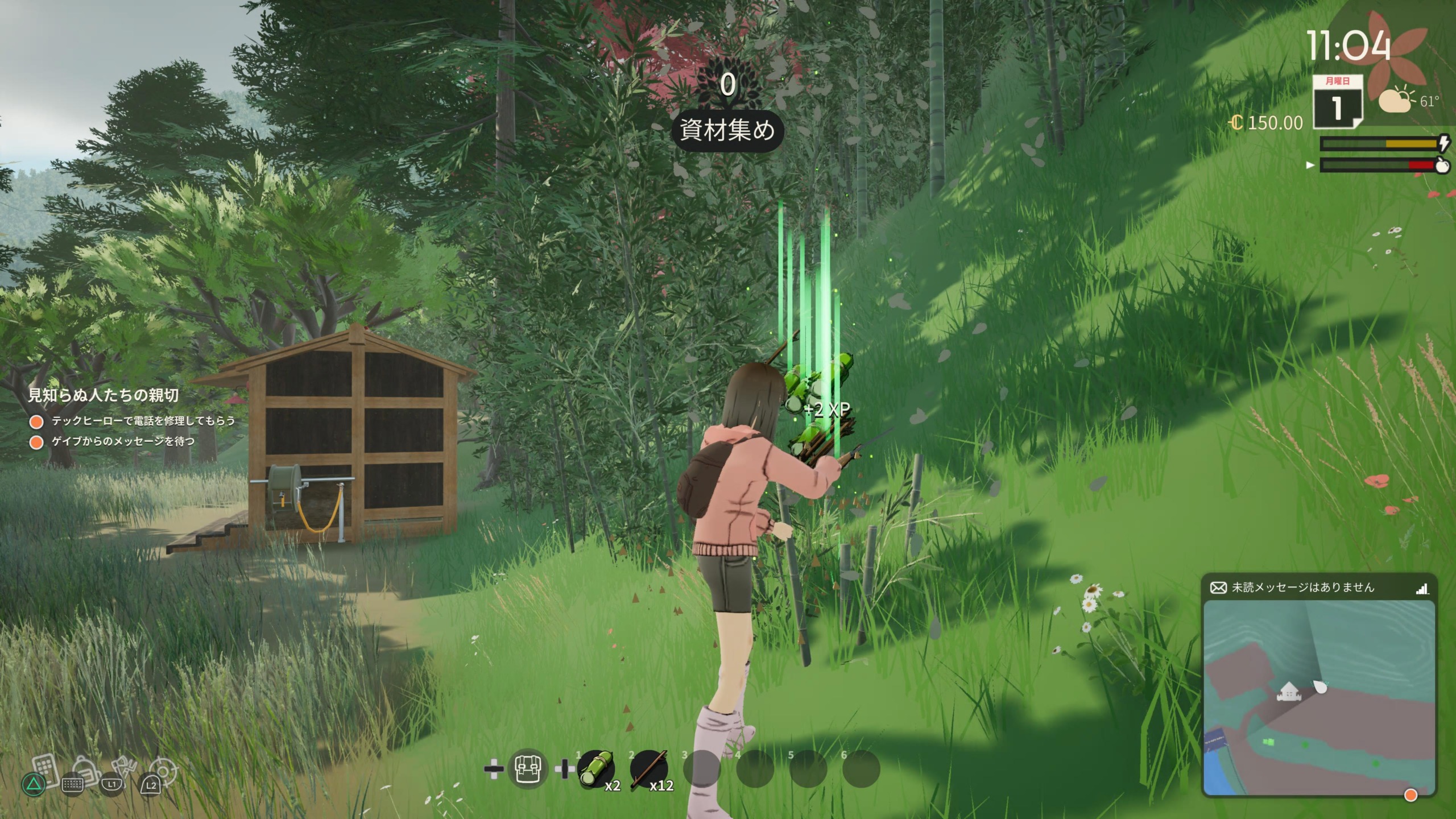Open the axe and tools icon

(124, 769)
